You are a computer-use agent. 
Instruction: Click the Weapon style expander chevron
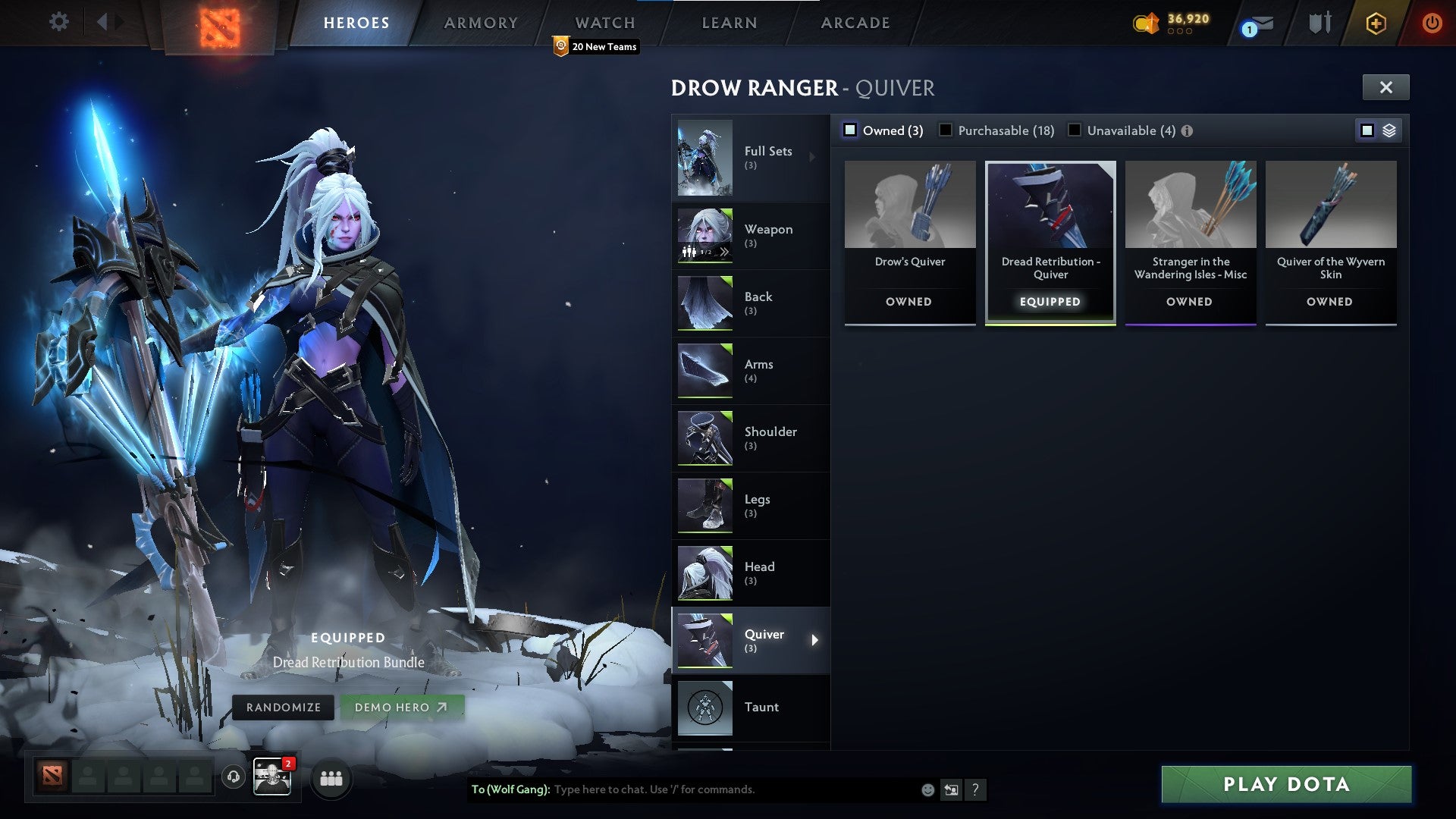pyautogui.click(x=725, y=252)
